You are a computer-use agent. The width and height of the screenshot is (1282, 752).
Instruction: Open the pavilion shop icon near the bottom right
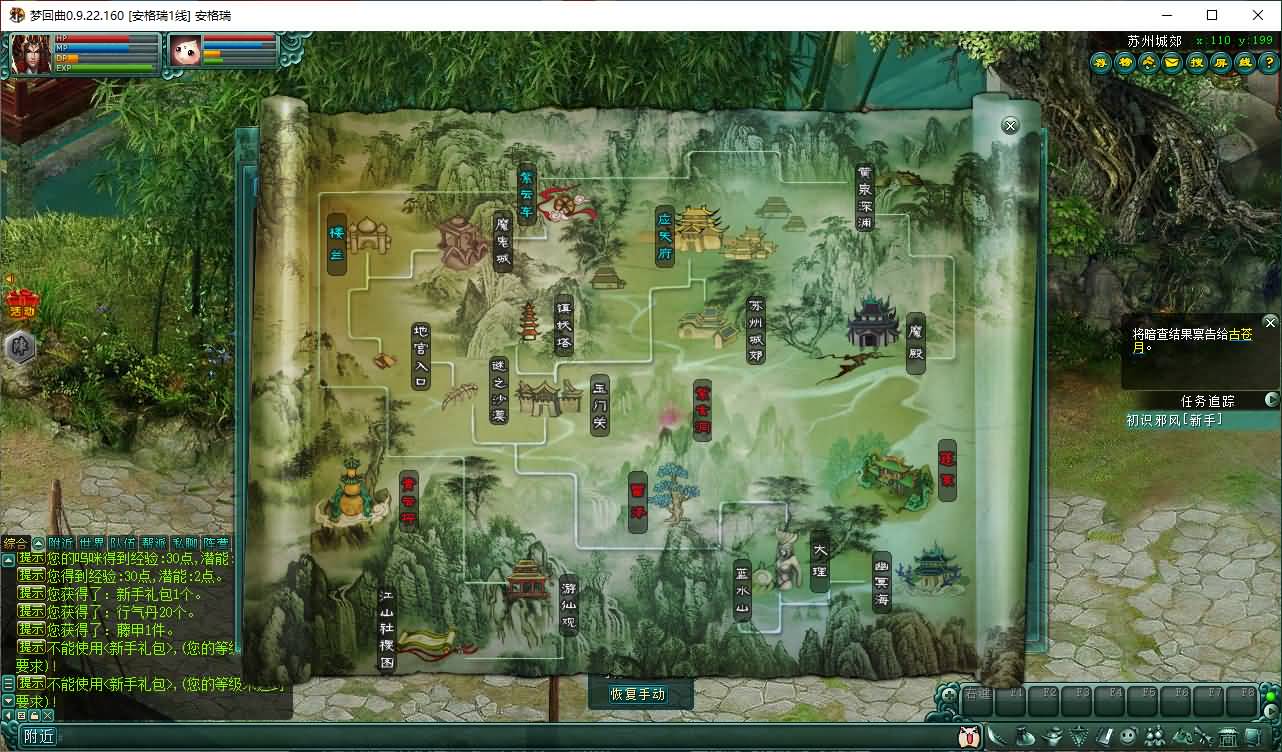coord(1226,736)
